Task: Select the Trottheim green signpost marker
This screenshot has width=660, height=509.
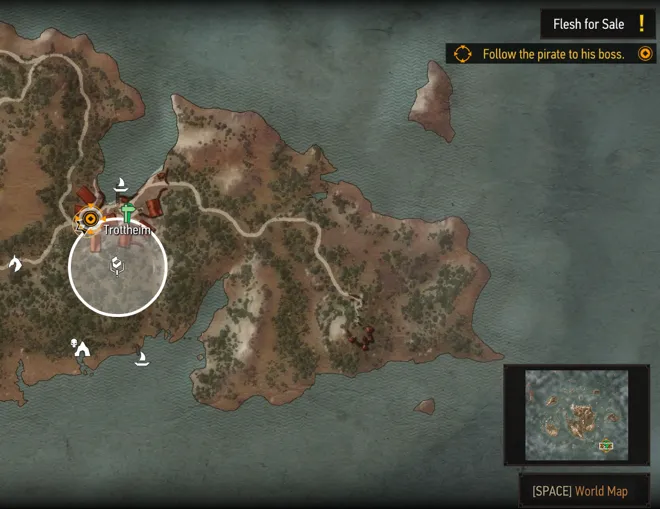Action: 127,211
